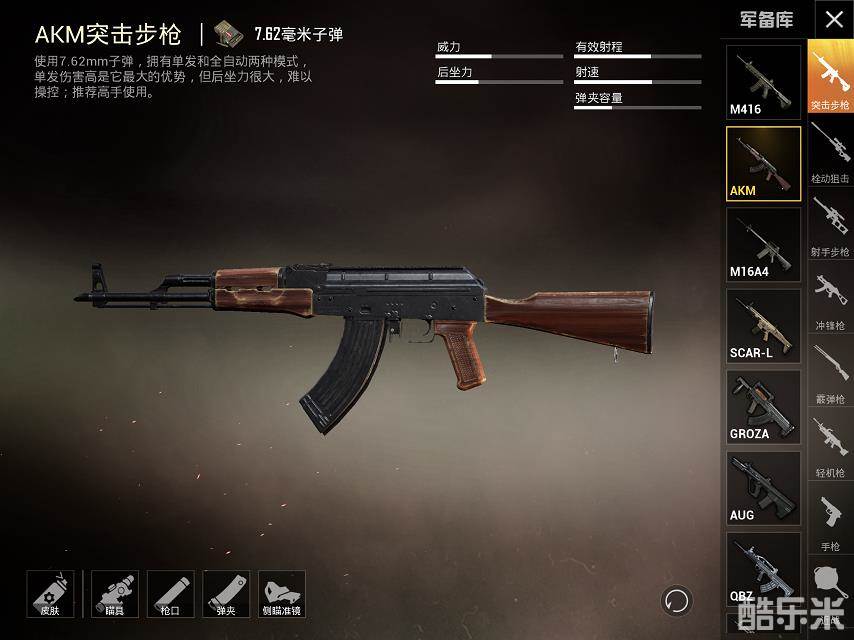Switch to the 突击步枪 assault rifle category
Image resolution: width=854 pixels, height=640 pixels.
pyautogui.click(x=830, y=77)
